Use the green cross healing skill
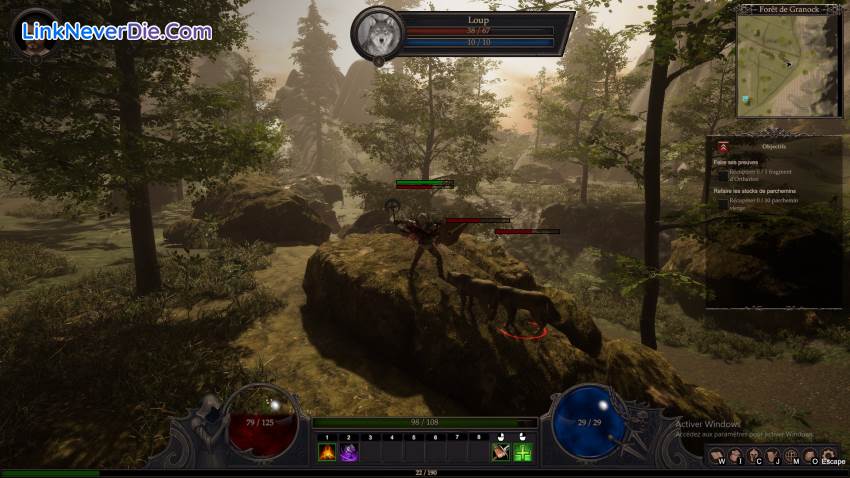Screen dimensions: 850x478 click(x=522, y=452)
